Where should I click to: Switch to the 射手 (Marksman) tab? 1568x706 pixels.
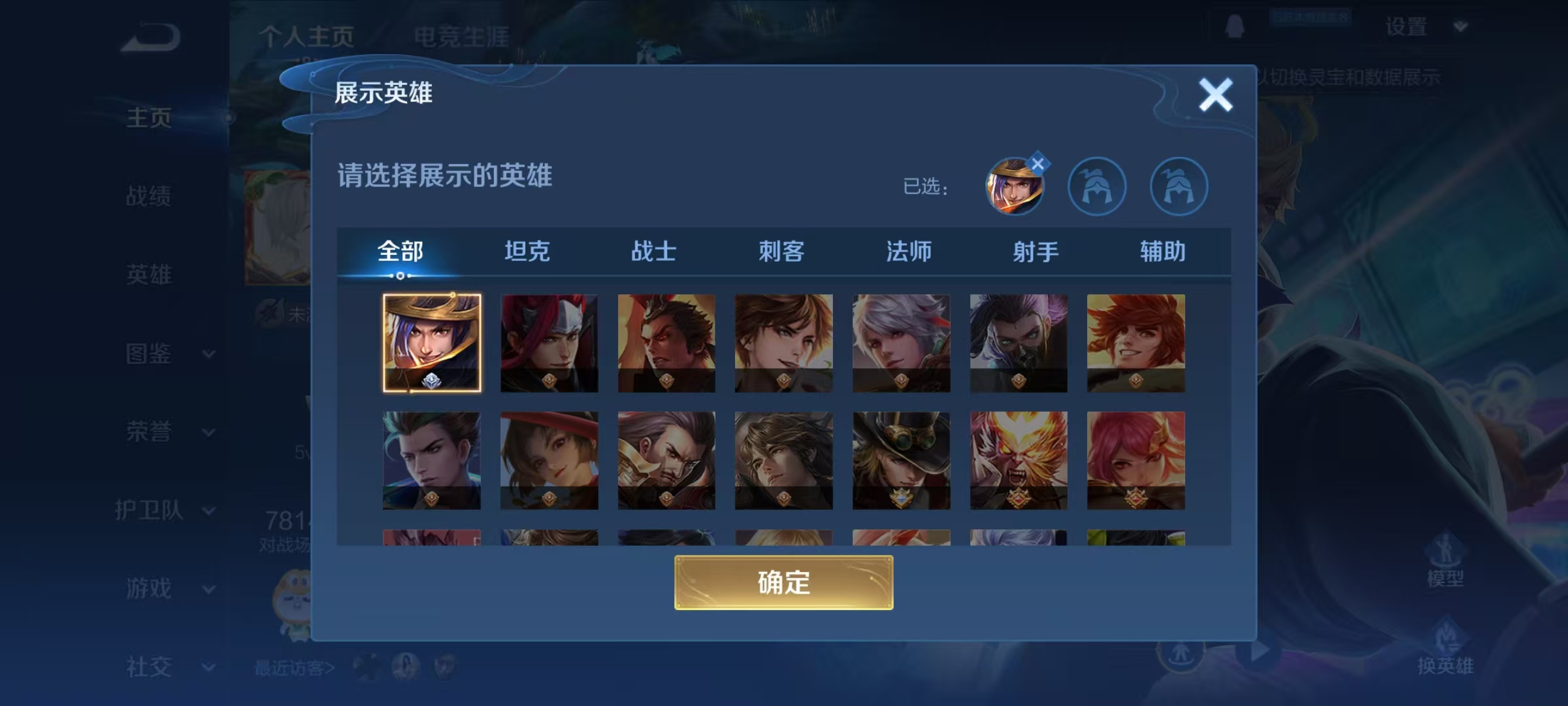pyautogui.click(x=1037, y=250)
